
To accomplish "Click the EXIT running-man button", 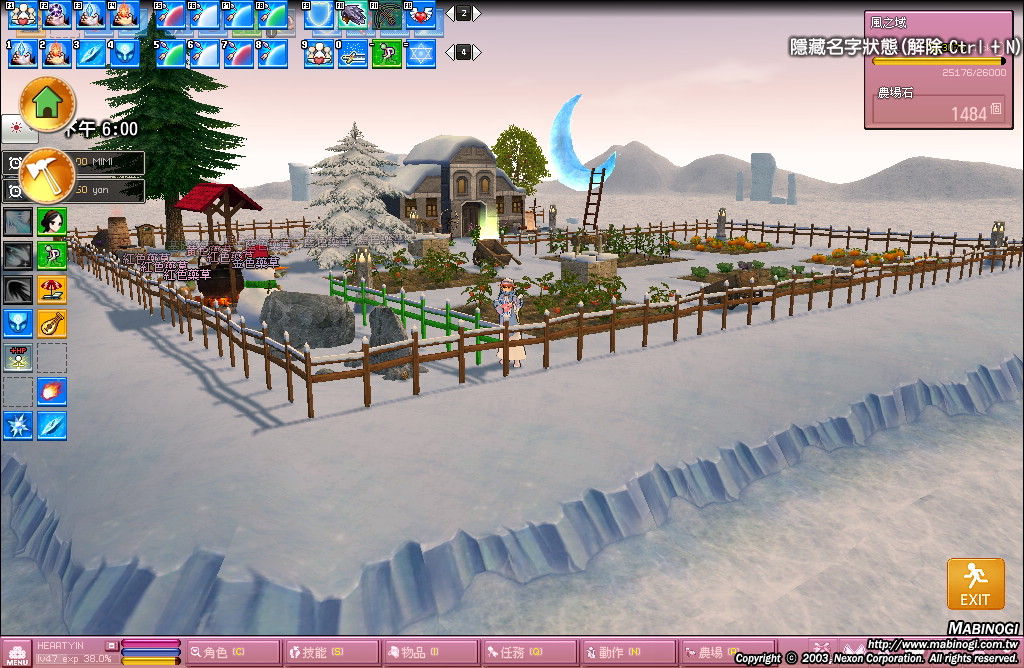I will tap(975, 583).
